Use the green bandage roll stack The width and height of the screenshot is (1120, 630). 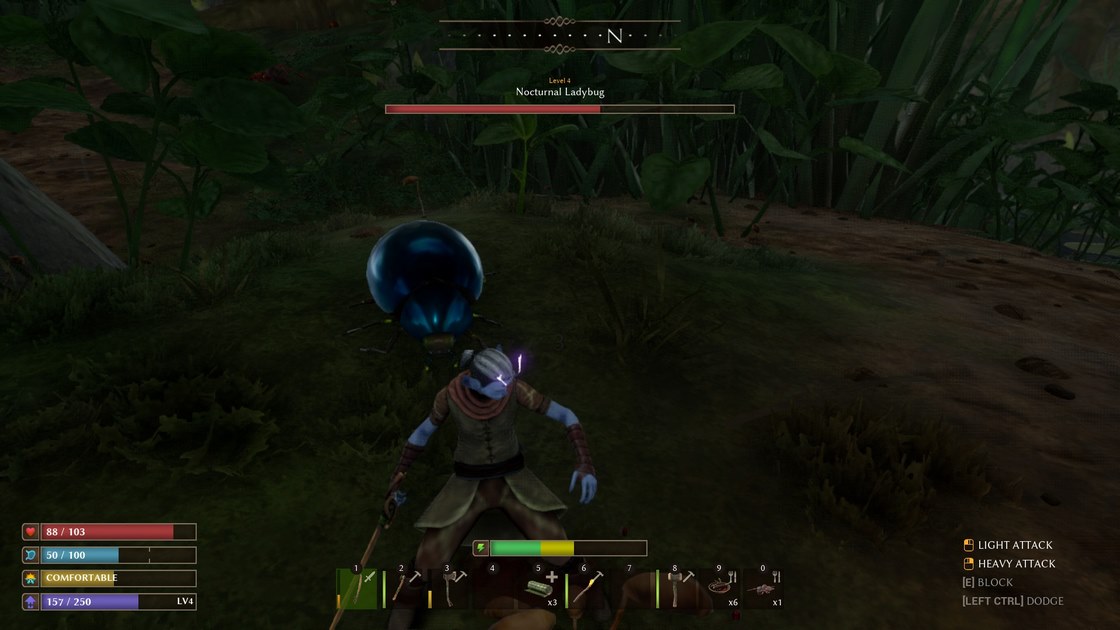click(540, 589)
